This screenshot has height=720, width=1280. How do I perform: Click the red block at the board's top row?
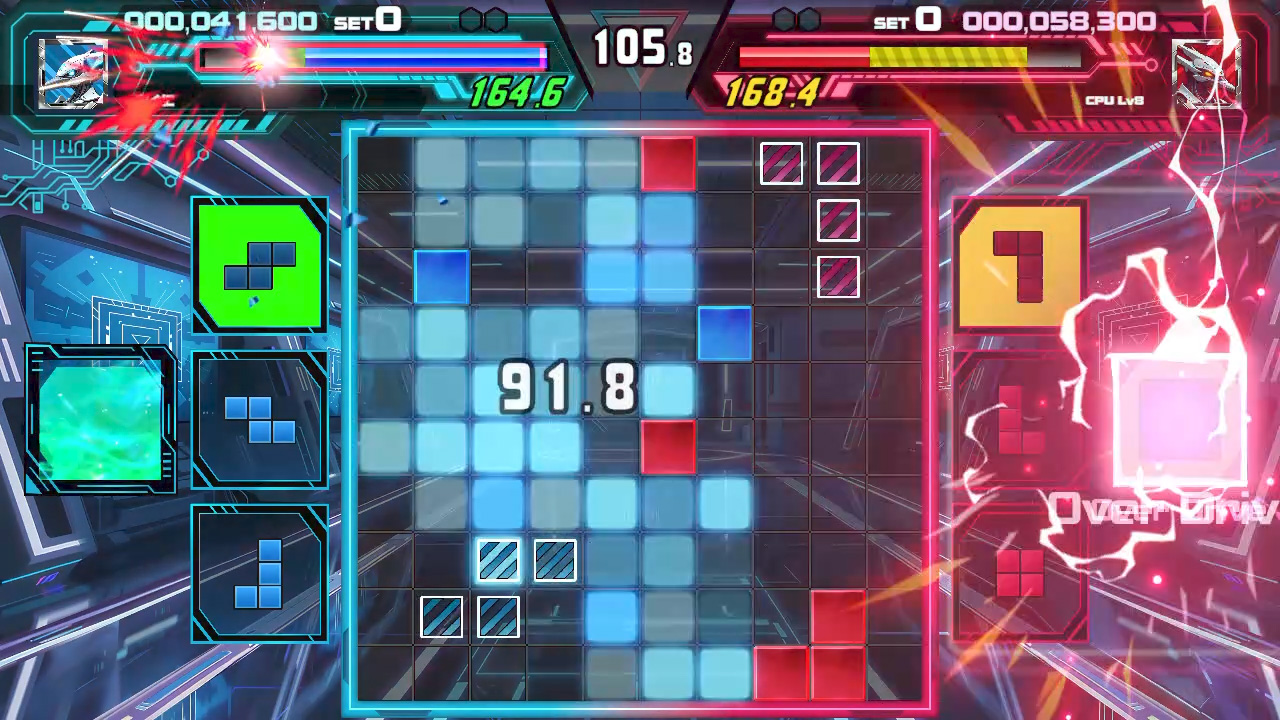point(668,163)
